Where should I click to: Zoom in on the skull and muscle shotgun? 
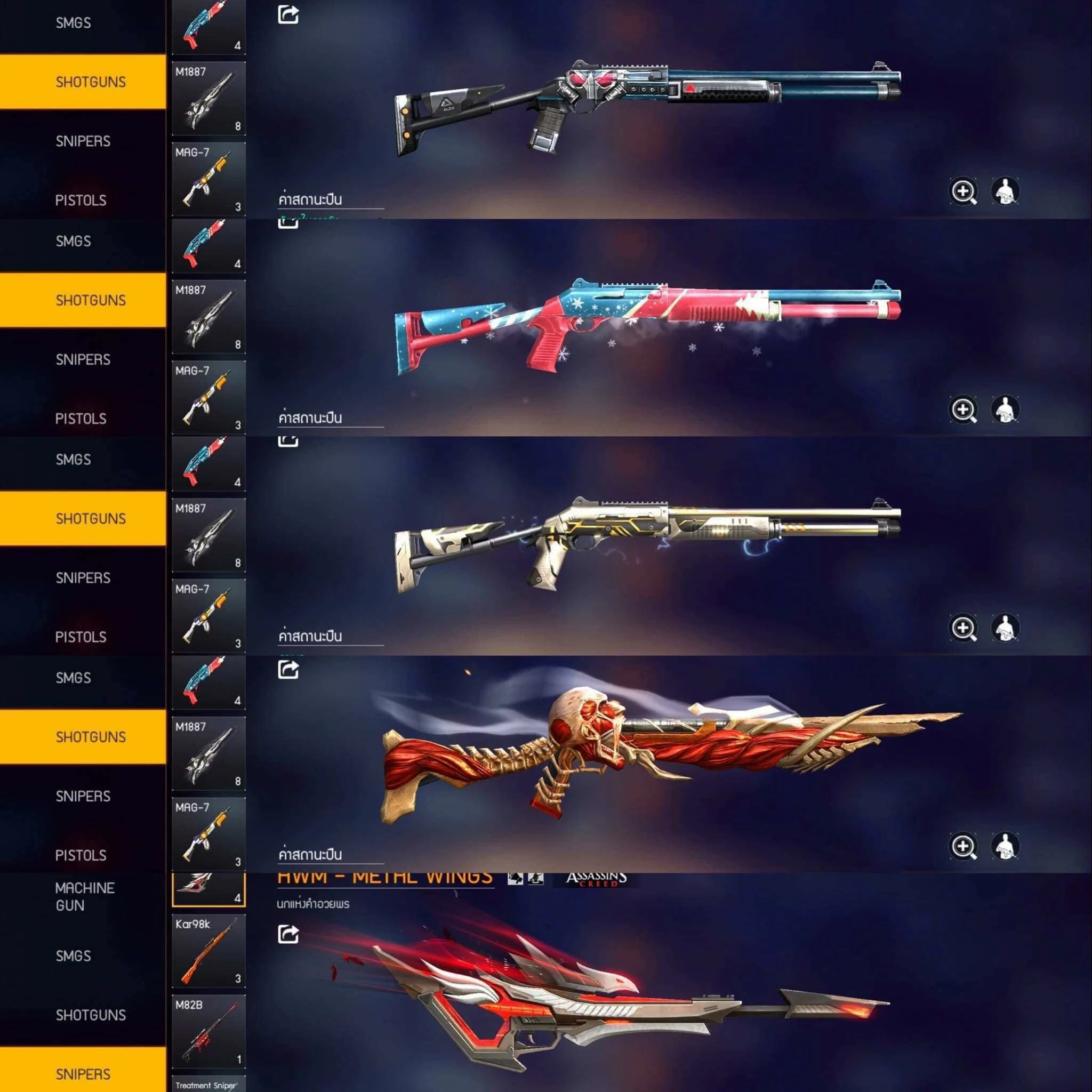coord(963,847)
